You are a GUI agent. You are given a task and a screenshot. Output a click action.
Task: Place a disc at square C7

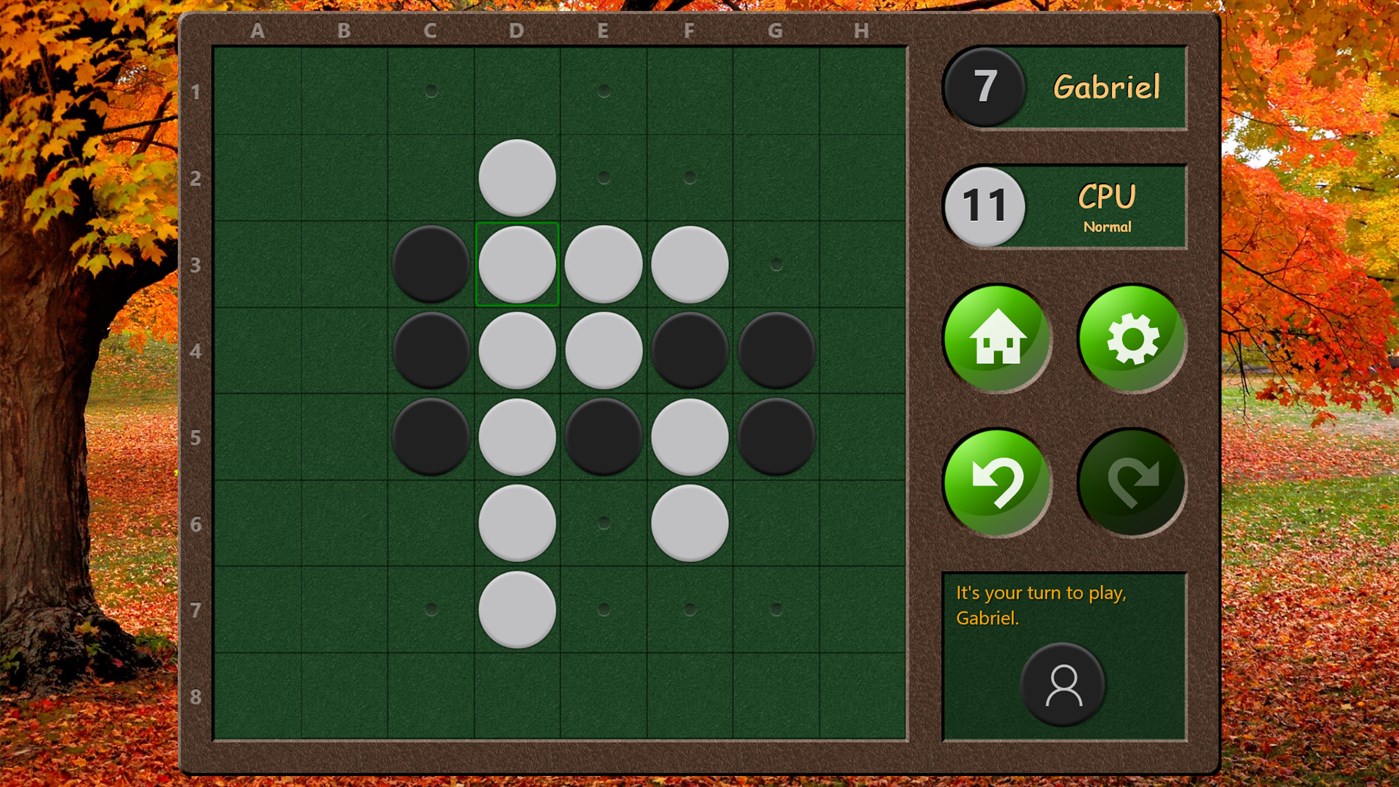pyautogui.click(x=430, y=607)
